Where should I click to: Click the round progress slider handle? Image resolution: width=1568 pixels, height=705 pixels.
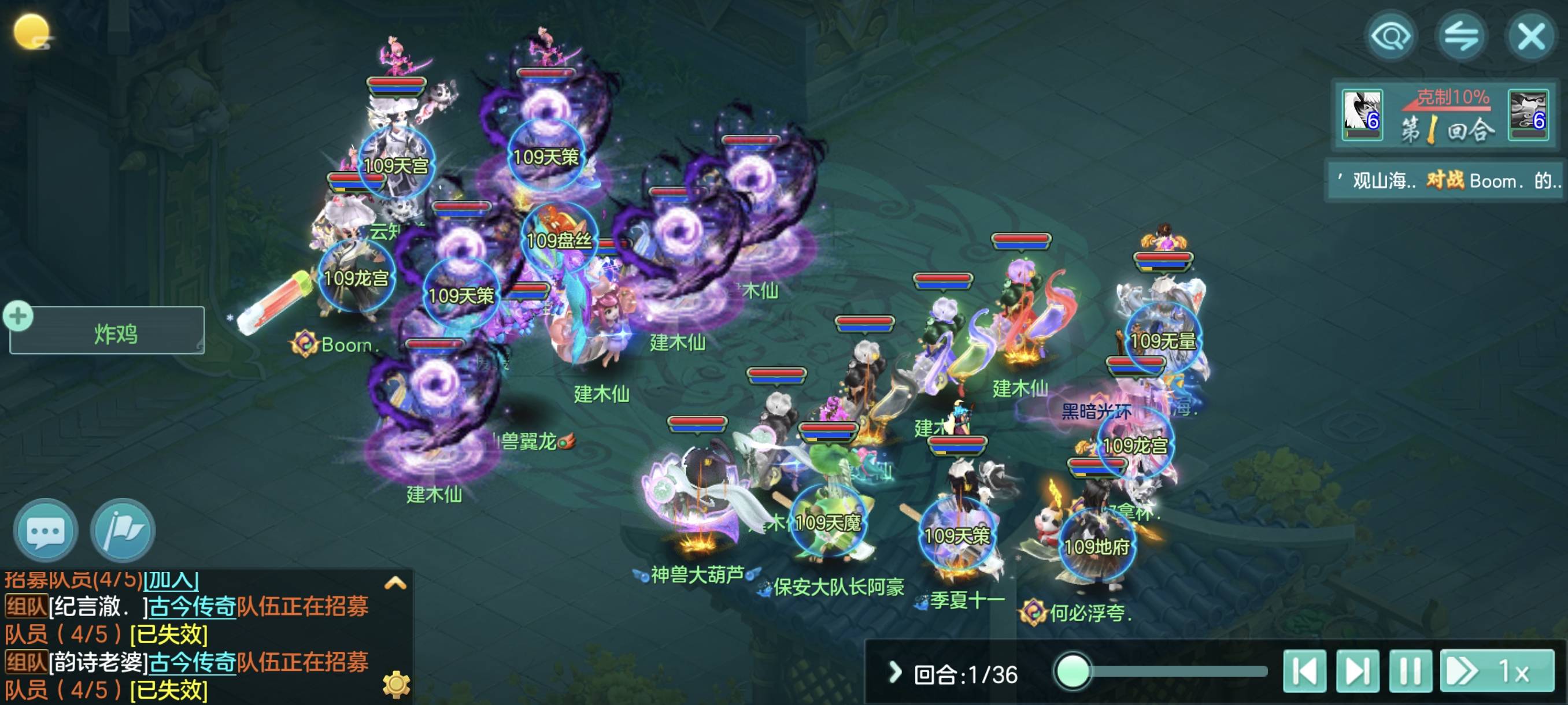1073,671
